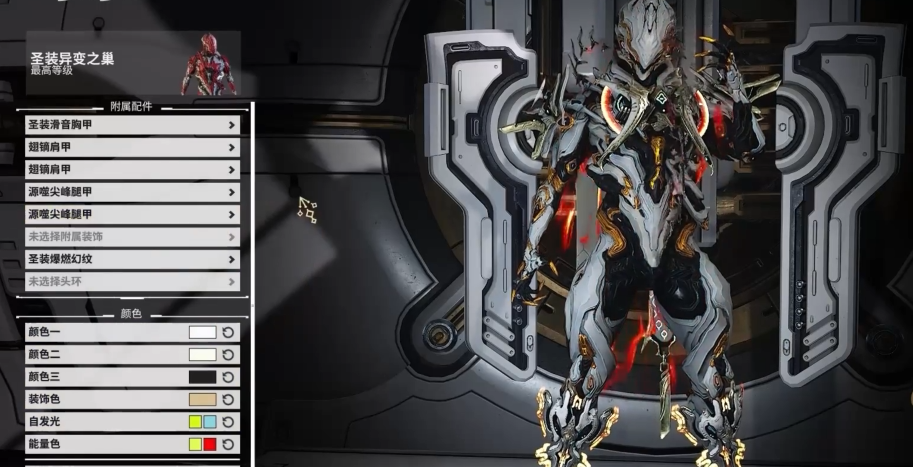
Task: Select the tan swatch for 装饰色
Action: 202,399
